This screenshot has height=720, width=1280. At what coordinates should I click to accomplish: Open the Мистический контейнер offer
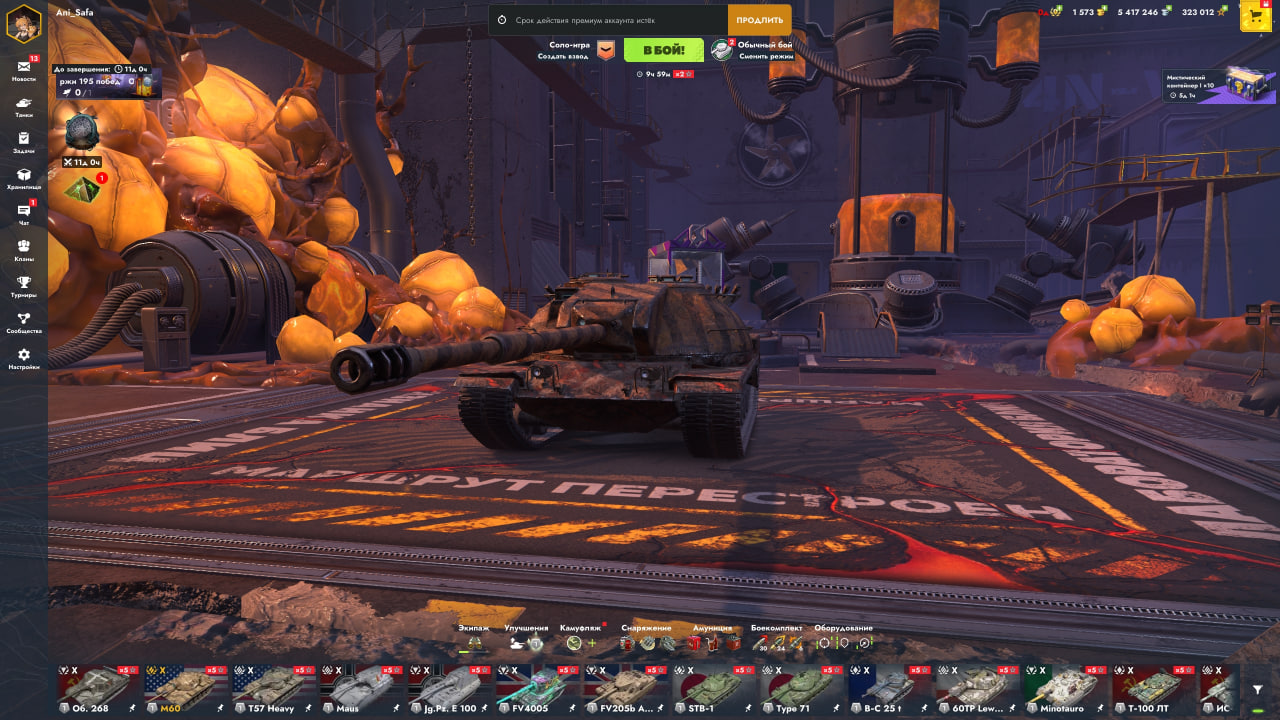point(1220,86)
